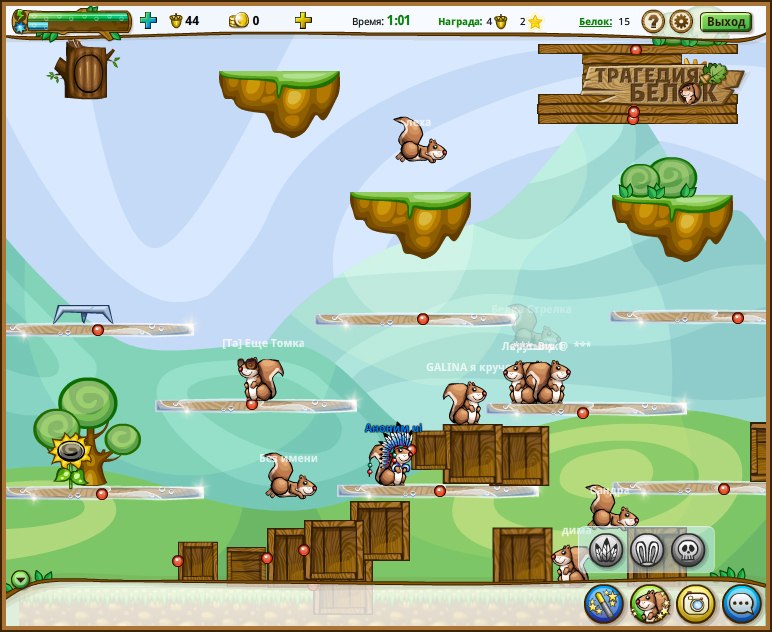Open the magic wand menu
Screen dimensions: 772x632
[x=604, y=603]
